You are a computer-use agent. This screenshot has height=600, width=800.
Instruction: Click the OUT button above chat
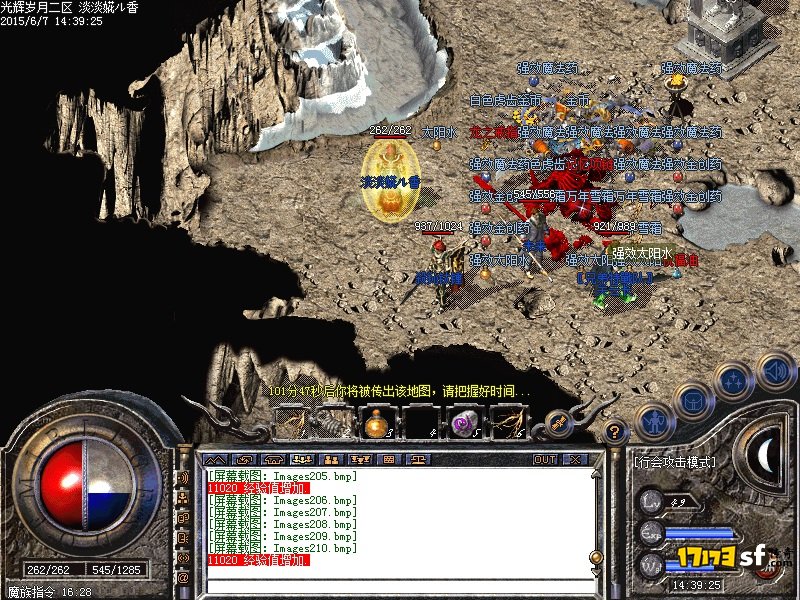pyautogui.click(x=544, y=459)
